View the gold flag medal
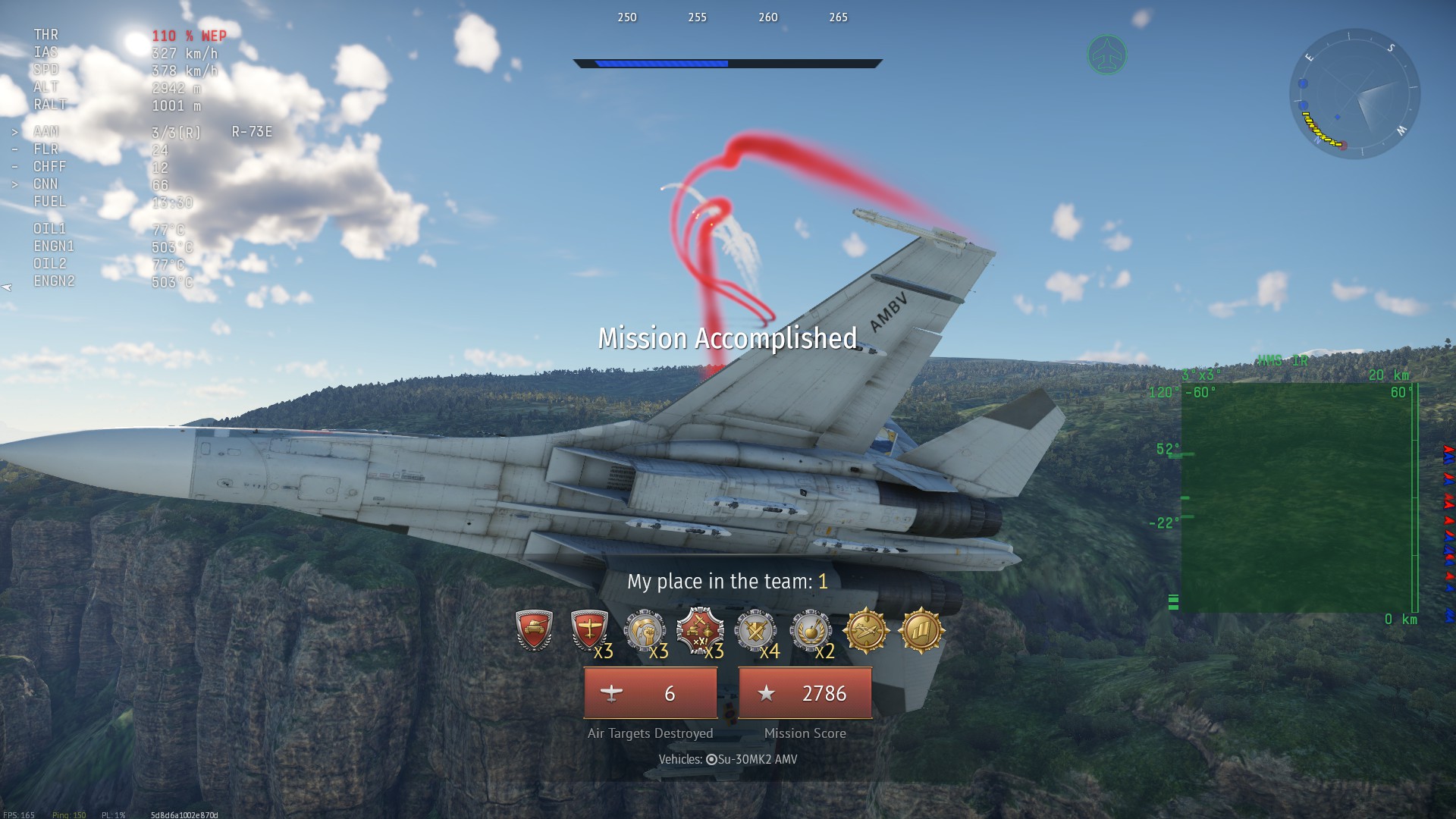The width and height of the screenshot is (1456, 819). 921,630
